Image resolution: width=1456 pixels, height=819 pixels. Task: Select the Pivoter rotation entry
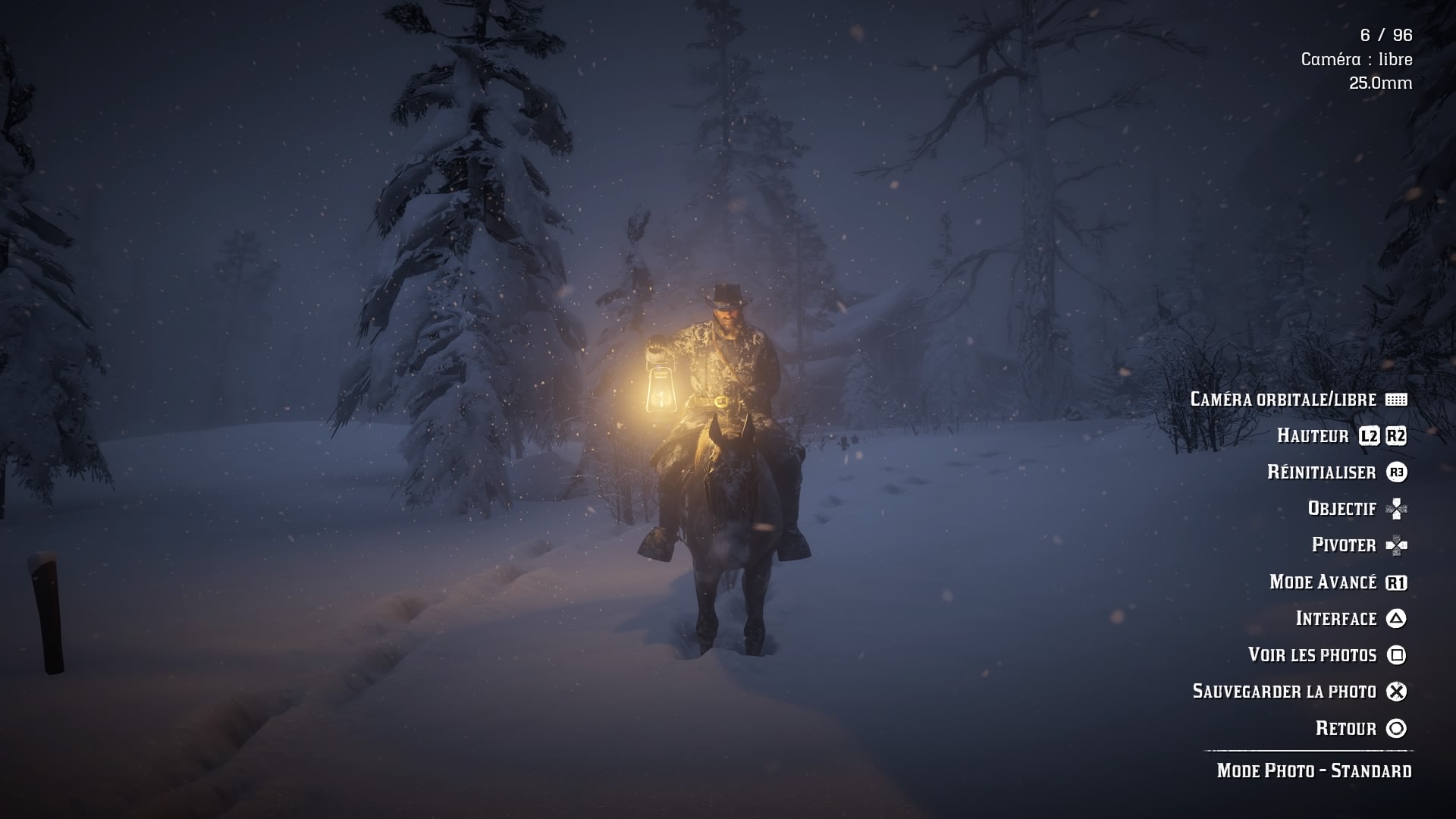click(1344, 544)
